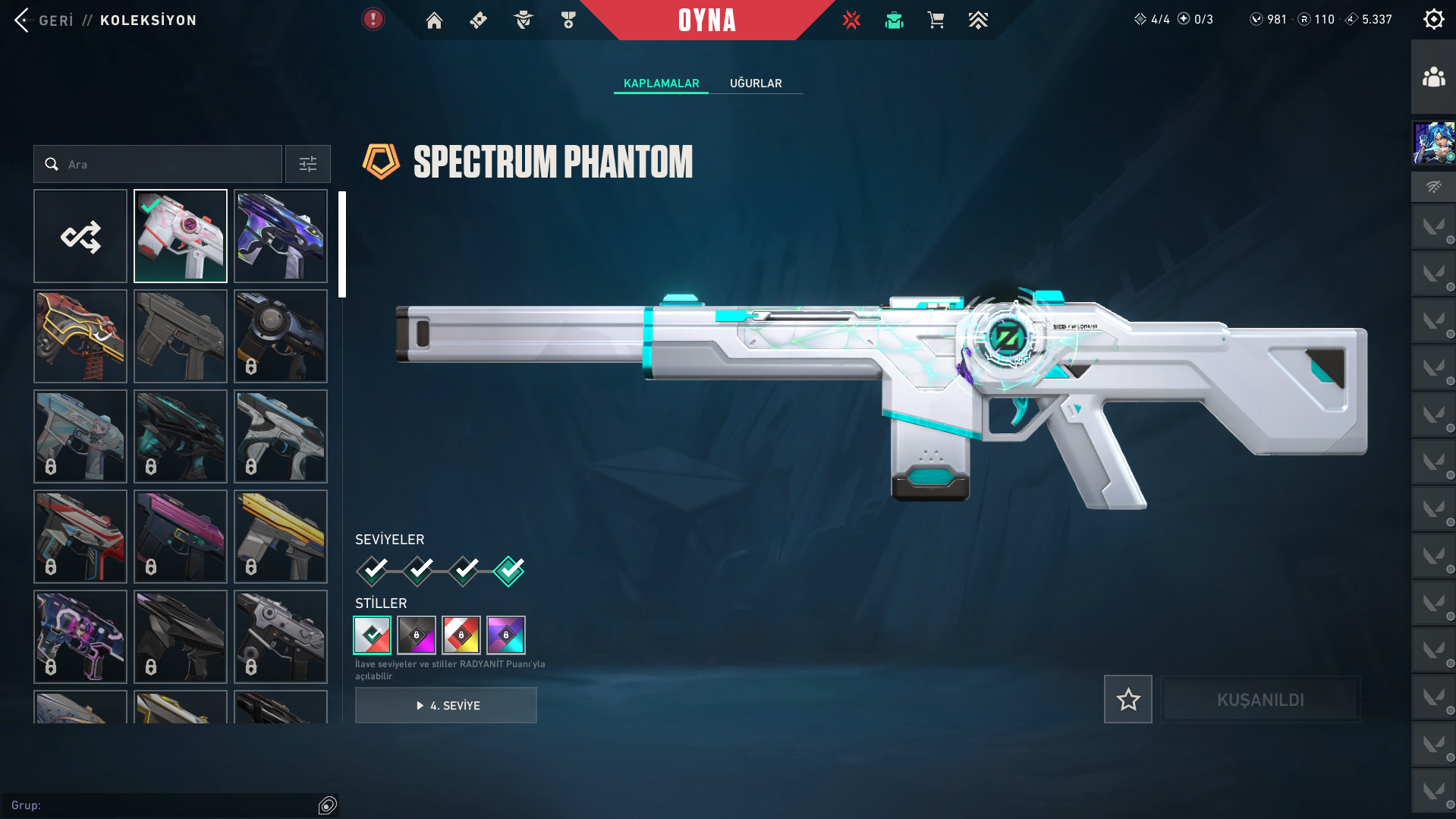Click the alert exclamation notification icon
Image resolution: width=1456 pixels, height=819 pixels.
(x=373, y=19)
